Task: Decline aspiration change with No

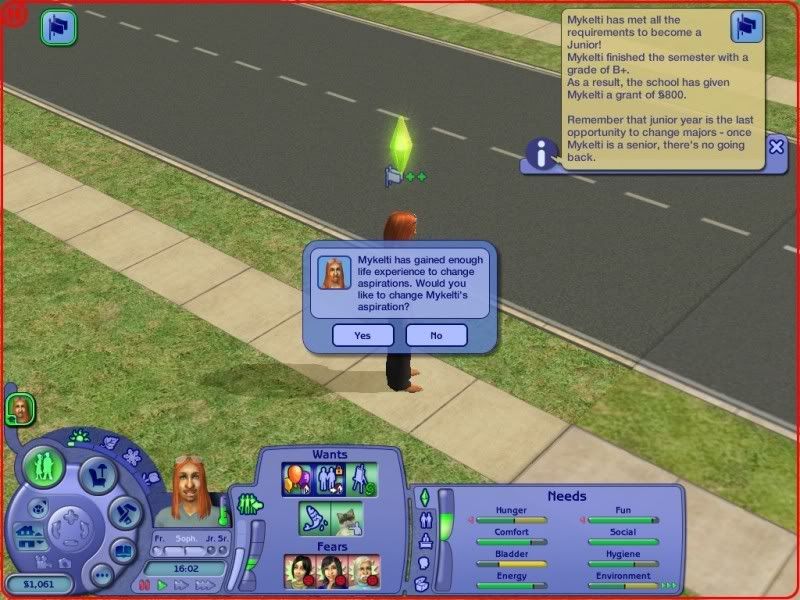Action: point(436,336)
